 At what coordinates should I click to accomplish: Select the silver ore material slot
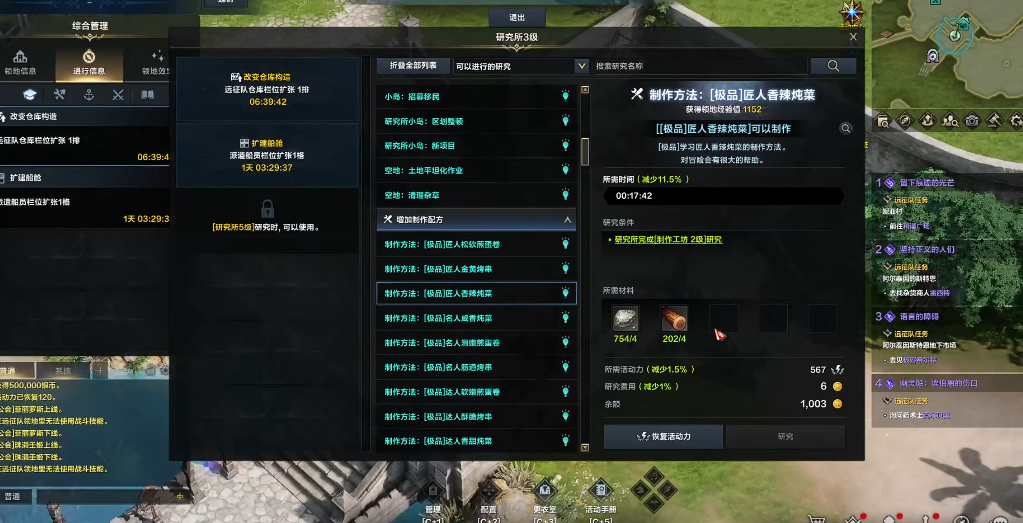(x=626, y=318)
